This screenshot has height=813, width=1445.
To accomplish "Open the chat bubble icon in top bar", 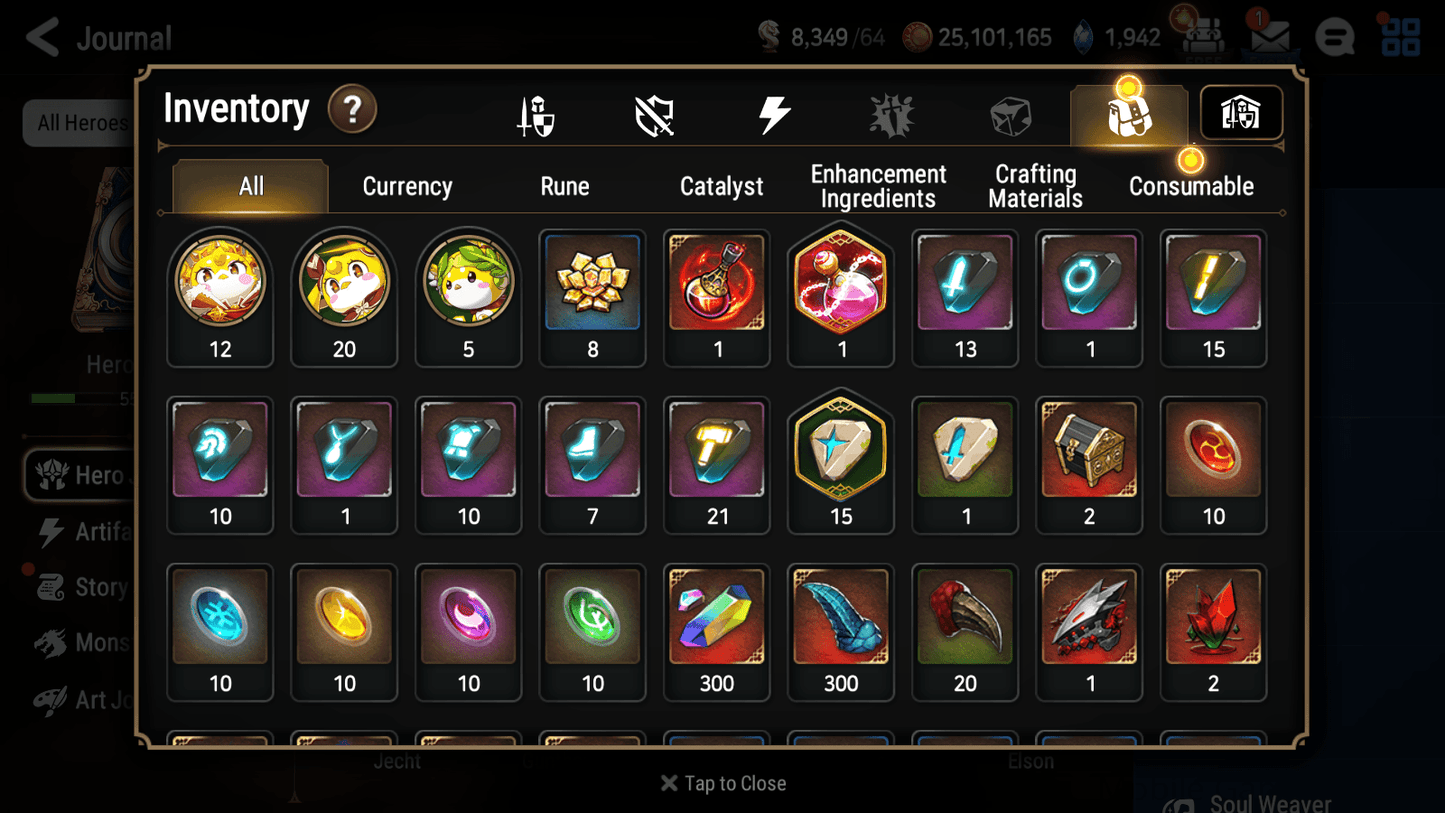I will coord(1335,37).
